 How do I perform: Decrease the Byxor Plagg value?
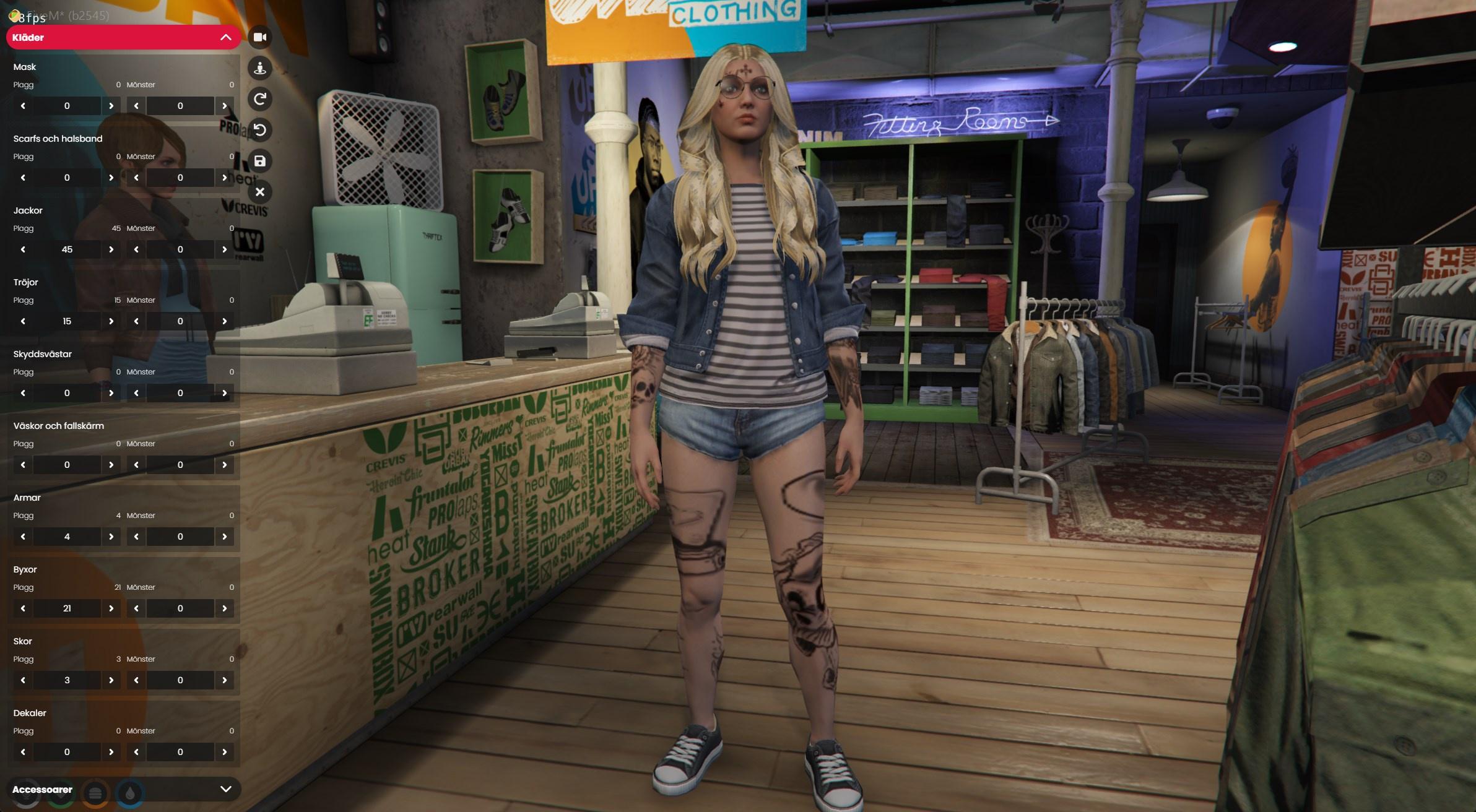[23, 608]
